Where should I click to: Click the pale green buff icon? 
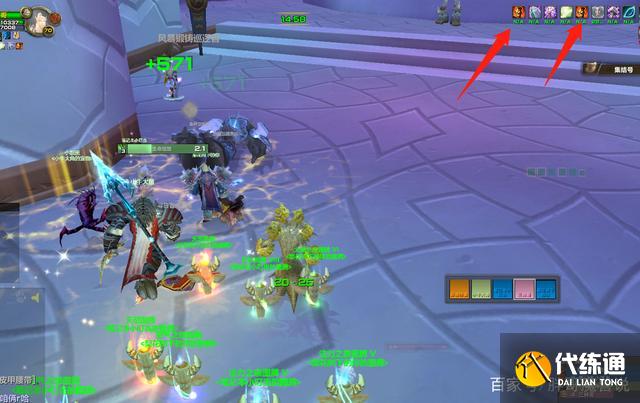565,12
